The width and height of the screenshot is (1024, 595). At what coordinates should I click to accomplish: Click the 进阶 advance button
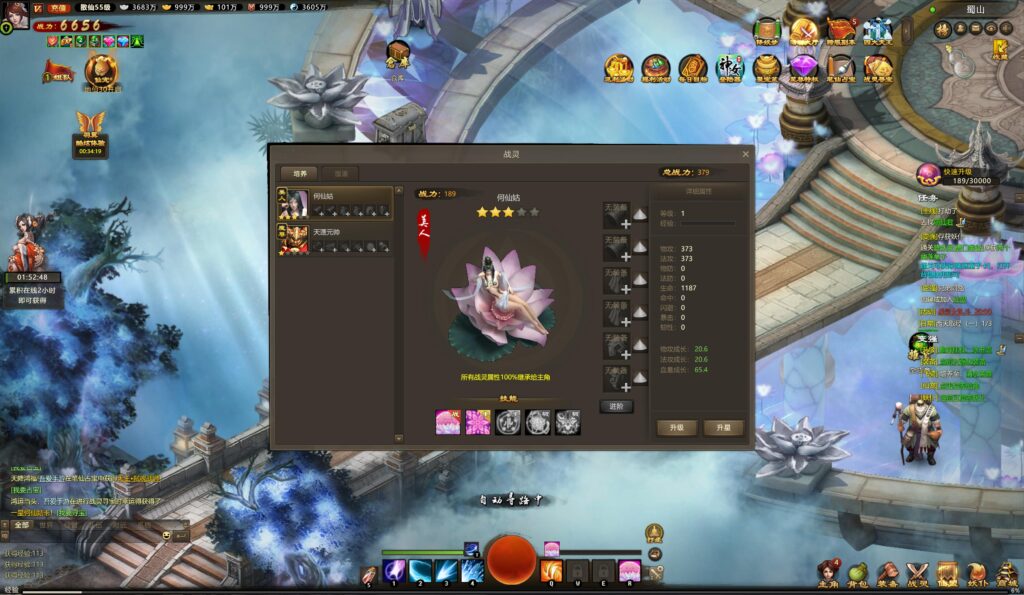coord(616,406)
